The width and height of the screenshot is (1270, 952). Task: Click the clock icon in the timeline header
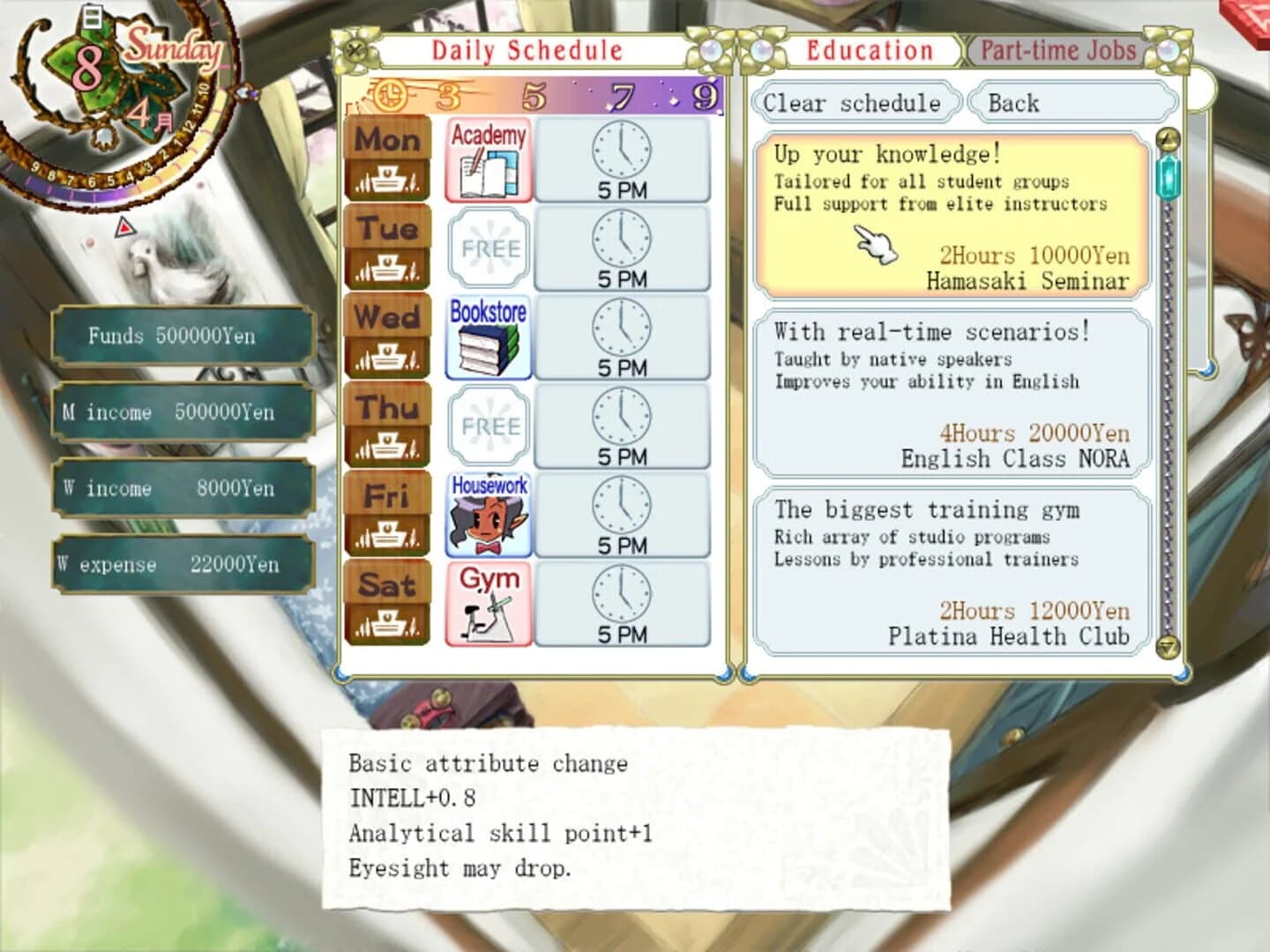(x=391, y=93)
